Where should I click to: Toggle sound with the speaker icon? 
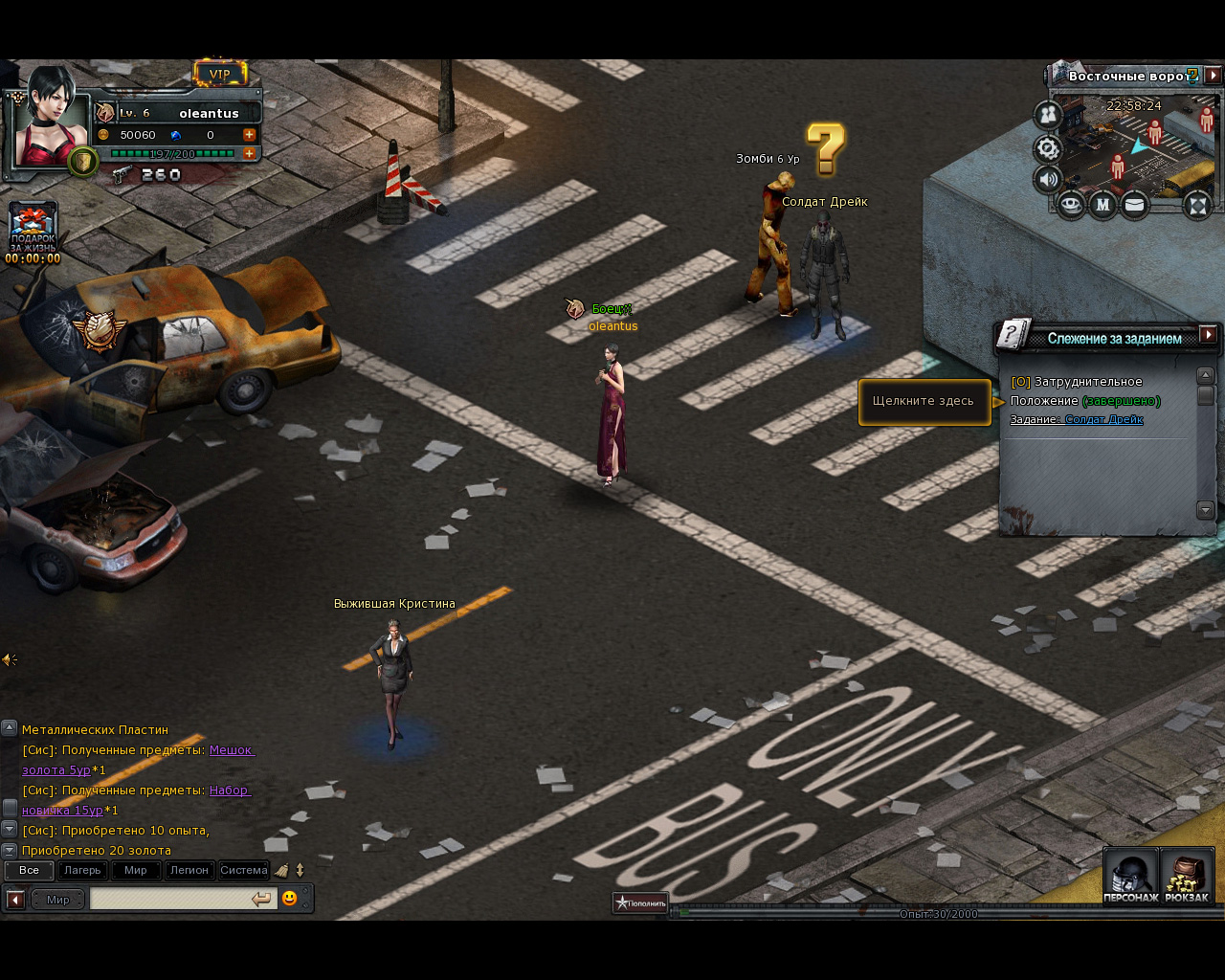[x=1049, y=179]
